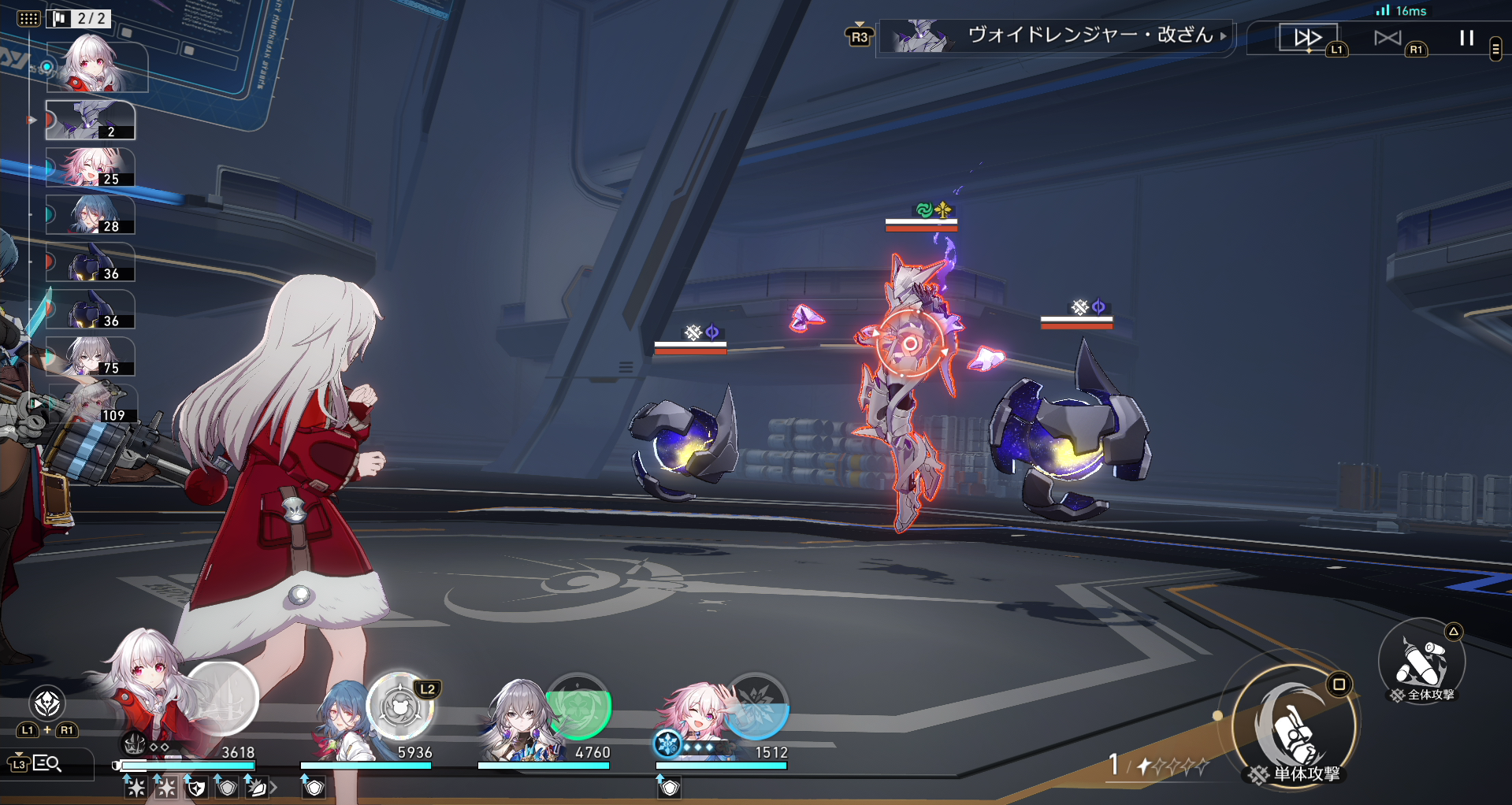Select the turn-order portrait numbered 25
1512x805 pixels.
point(90,168)
